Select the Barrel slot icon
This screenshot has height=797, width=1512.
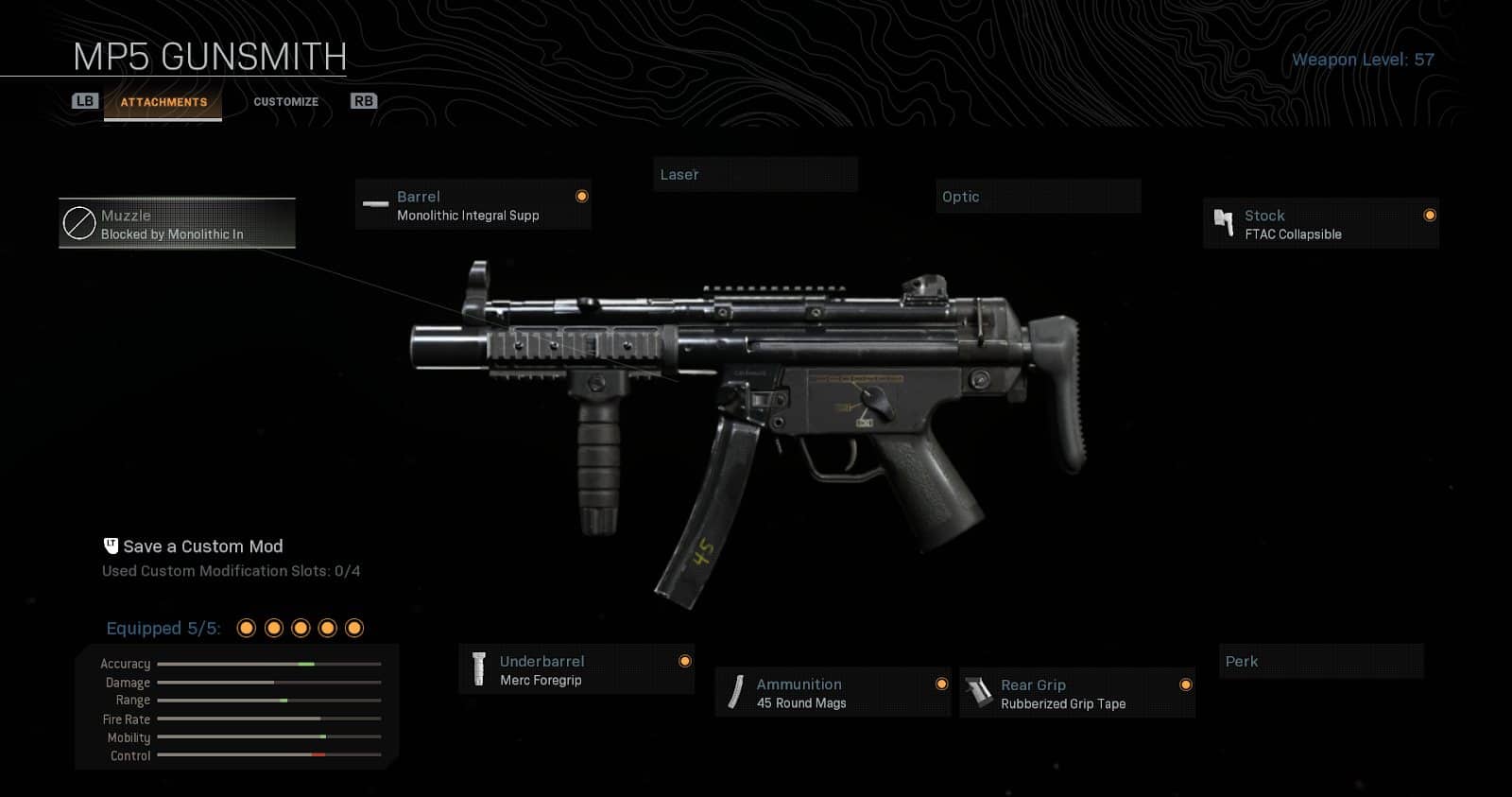[x=374, y=204]
